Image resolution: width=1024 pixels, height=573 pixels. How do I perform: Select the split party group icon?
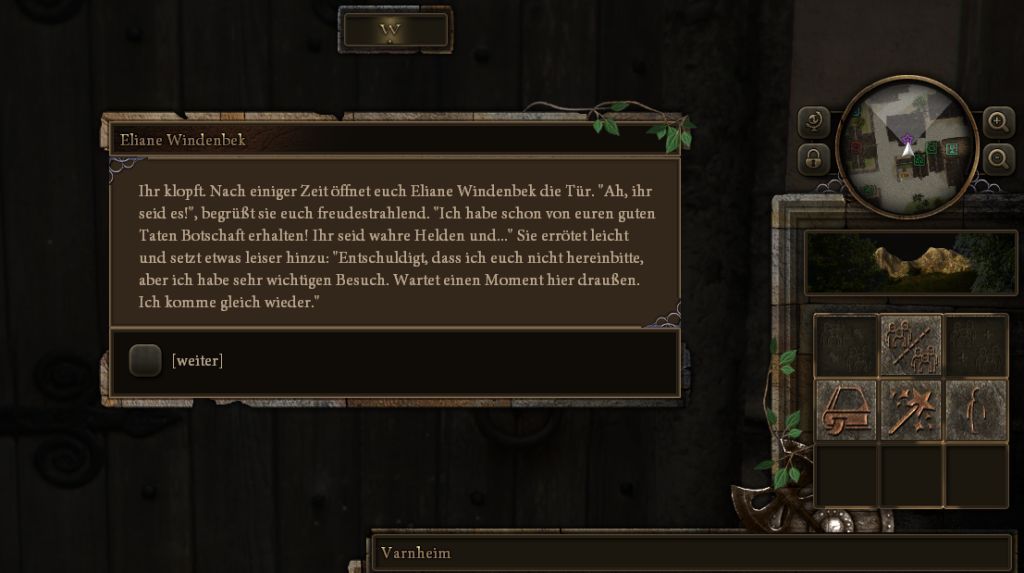(910, 345)
